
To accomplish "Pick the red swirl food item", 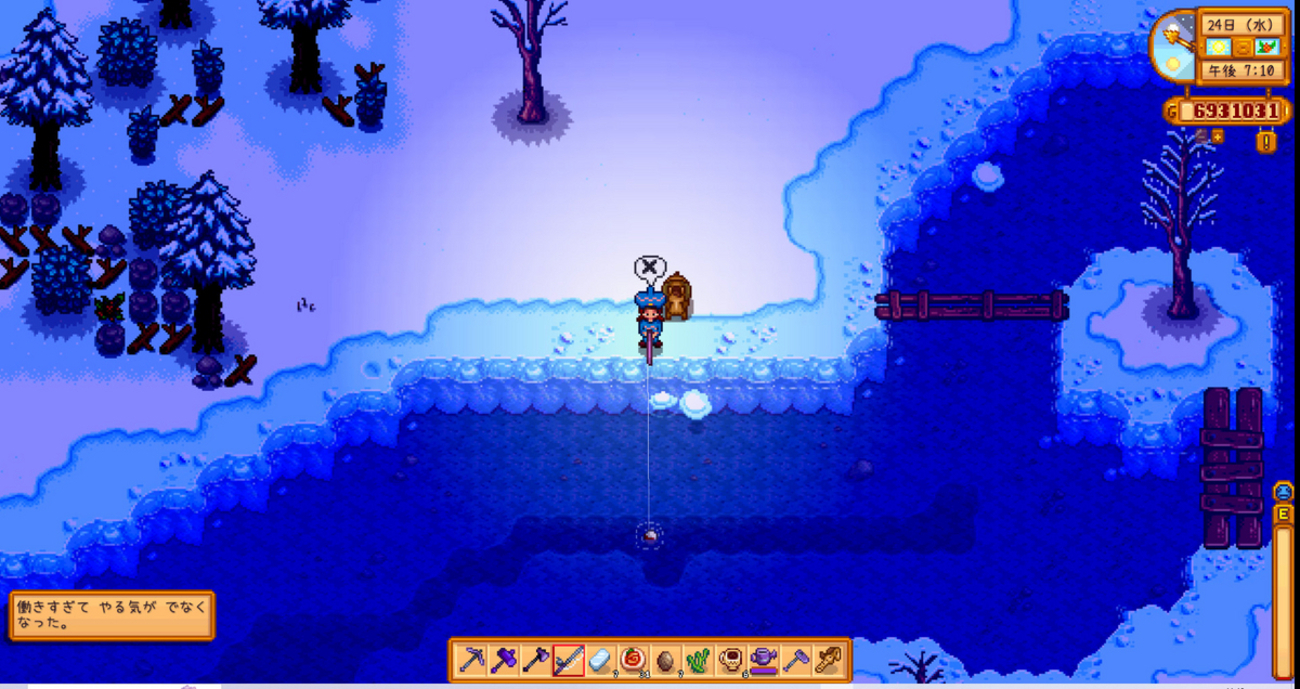I will tap(633, 660).
